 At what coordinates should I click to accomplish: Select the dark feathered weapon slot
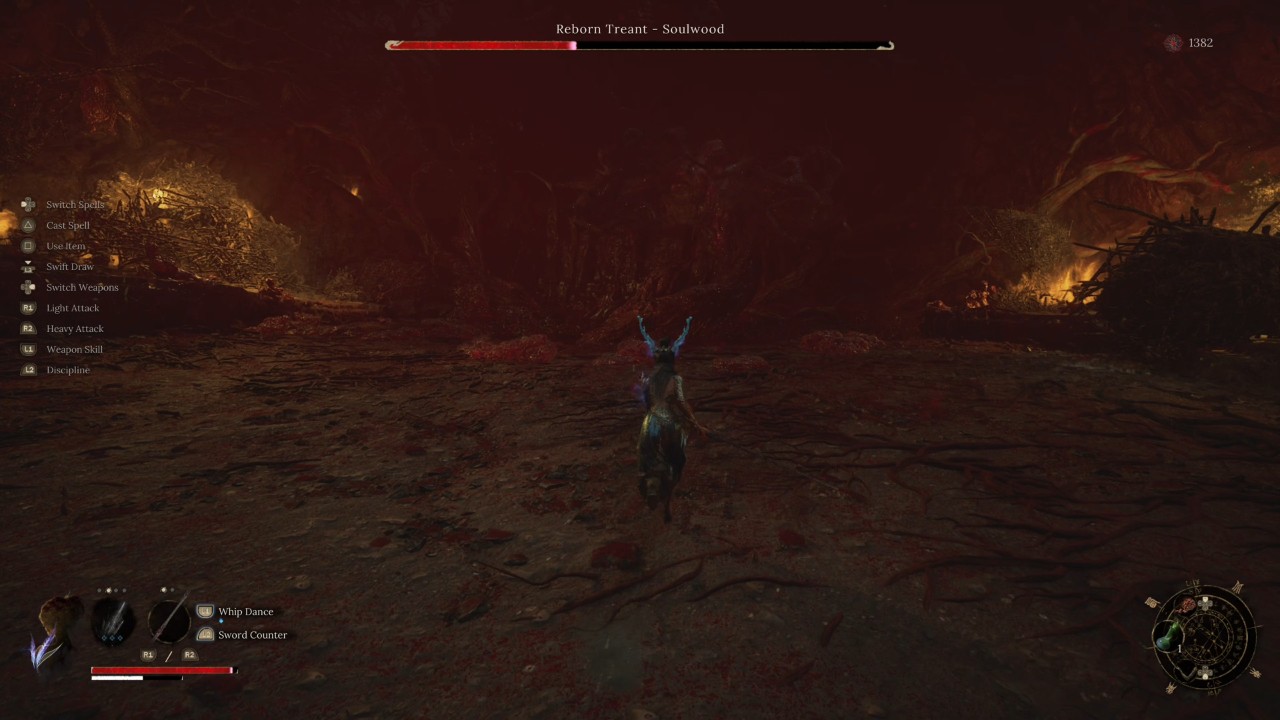pyautogui.click(x=113, y=621)
